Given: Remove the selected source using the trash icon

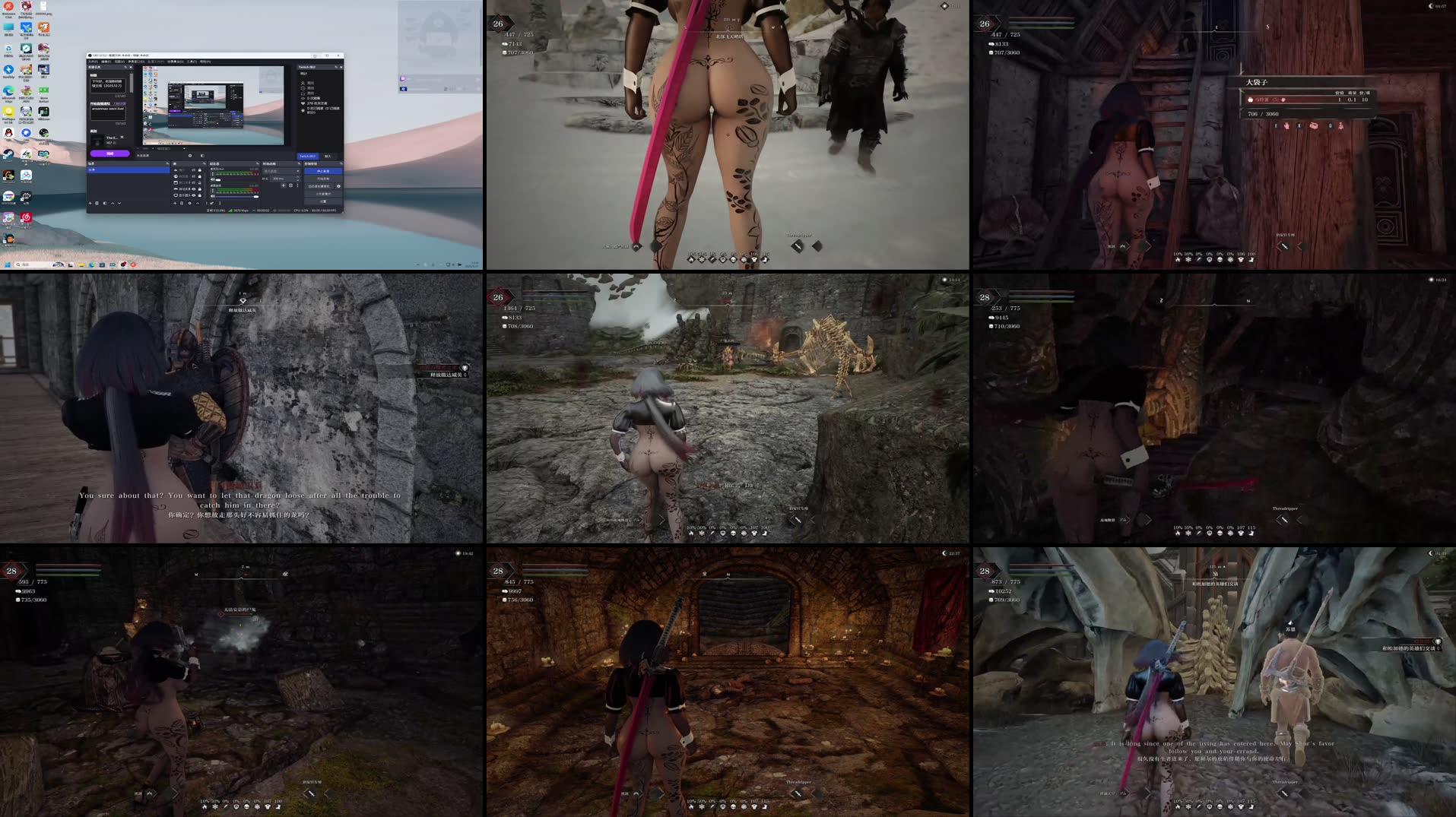Looking at the screenshot, I should pyautogui.click(x=182, y=203).
